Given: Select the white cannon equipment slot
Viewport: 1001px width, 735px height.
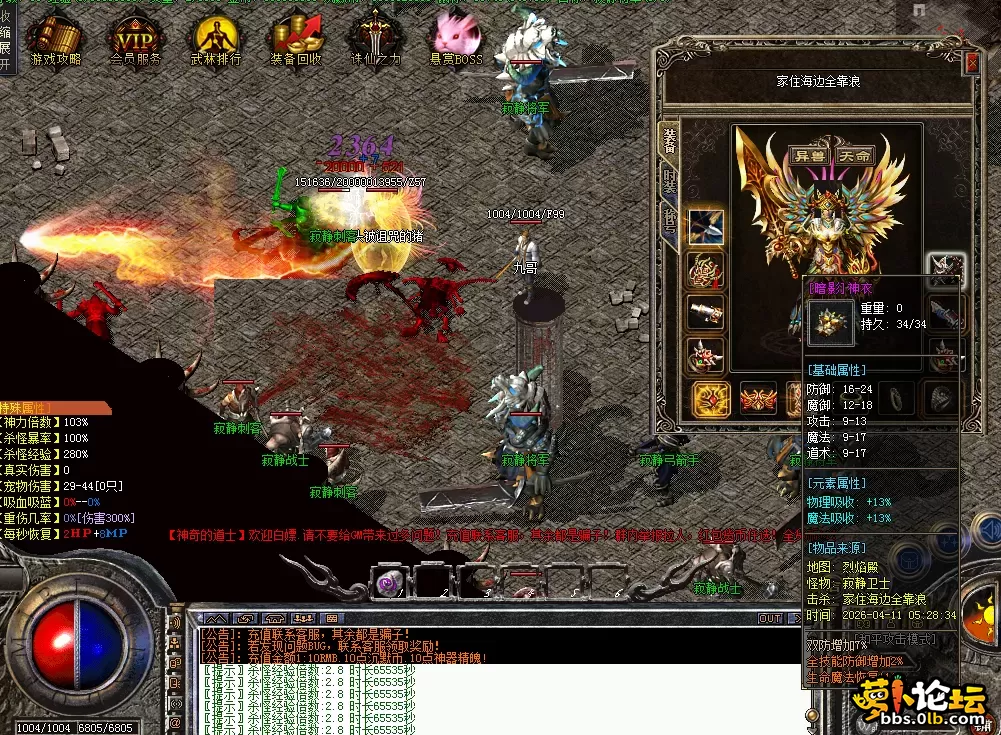Looking at the screenshot, I should (x=707, y=312).
